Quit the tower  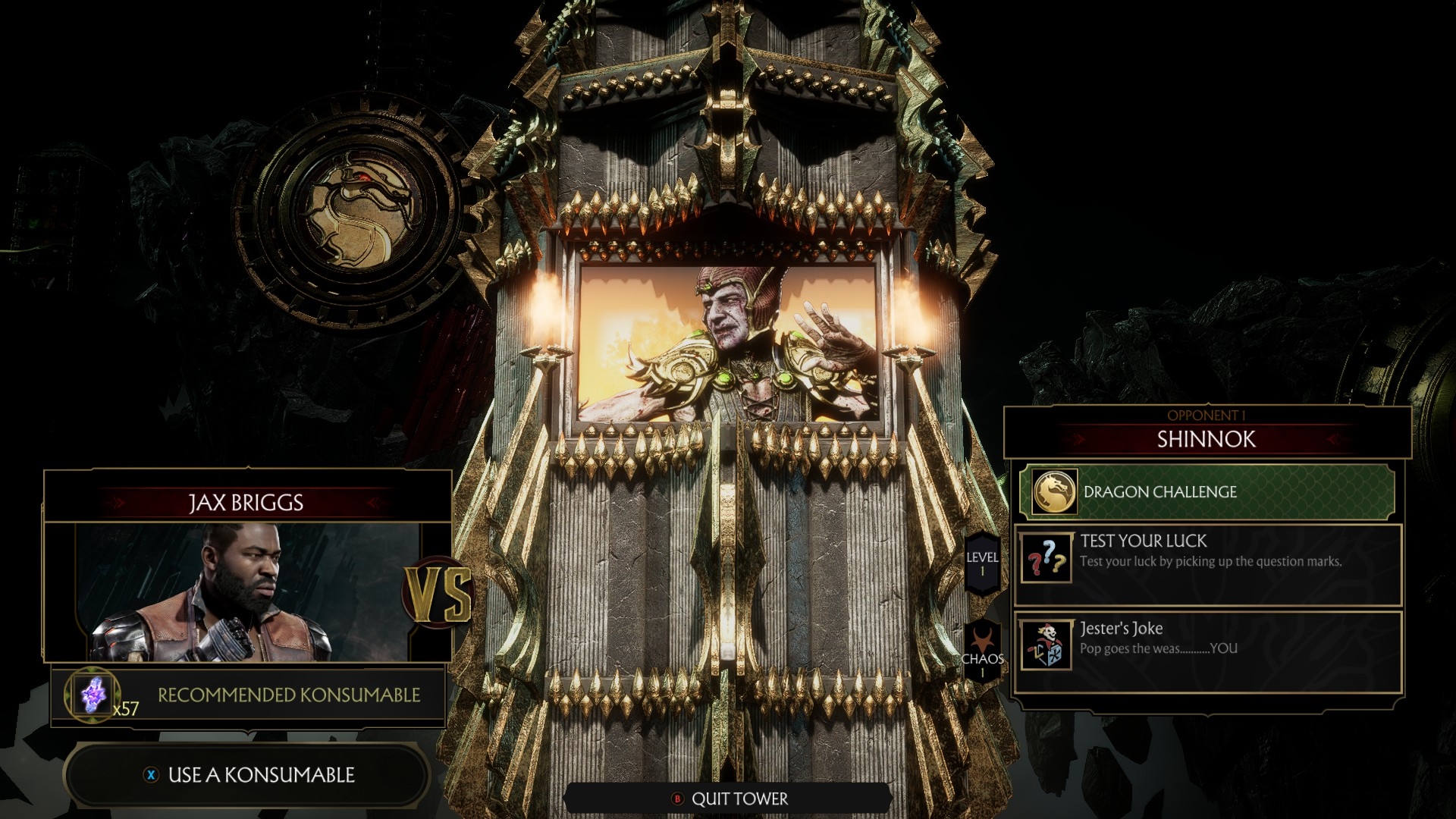coord(729,799)
